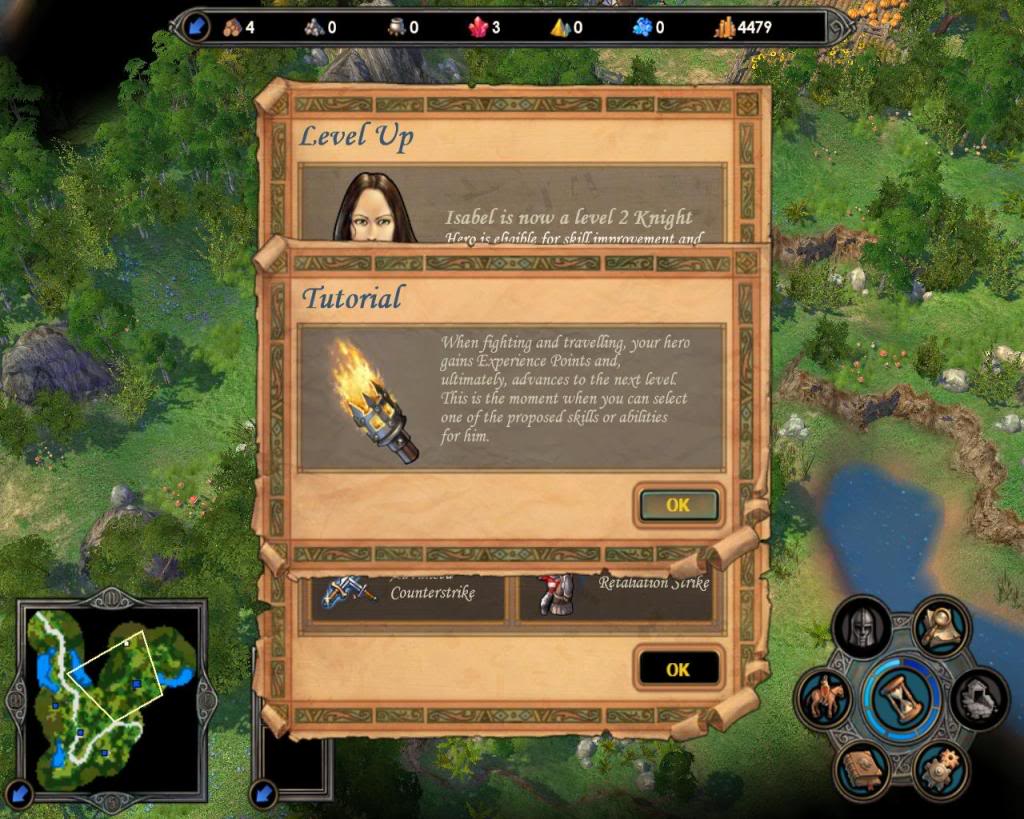Open the hero screen via helmet icon

click(861, 627)
